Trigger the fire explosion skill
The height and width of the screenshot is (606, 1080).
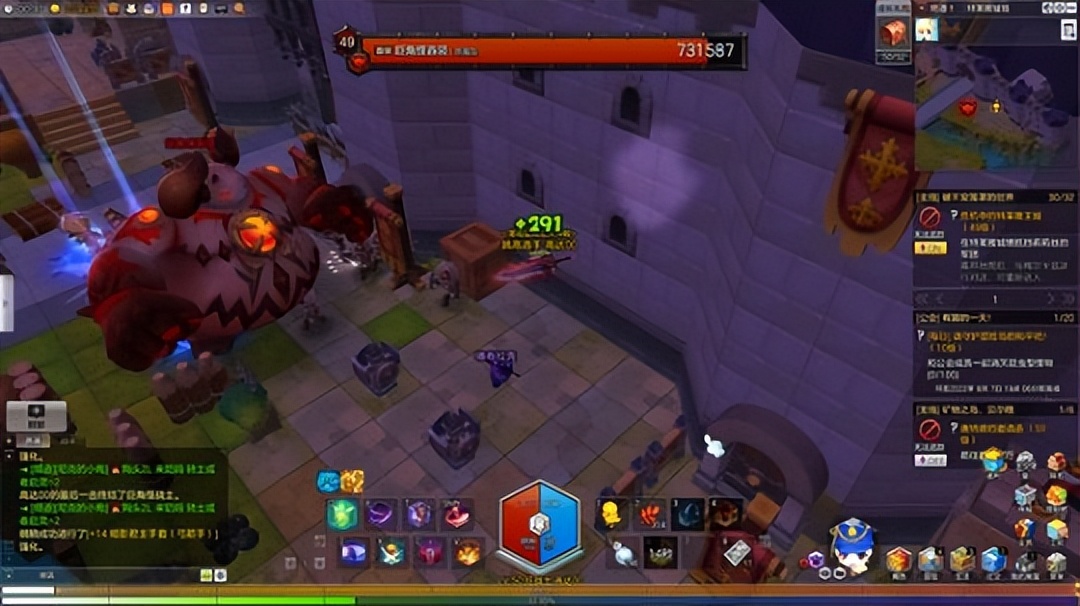[x=468, y=552]
